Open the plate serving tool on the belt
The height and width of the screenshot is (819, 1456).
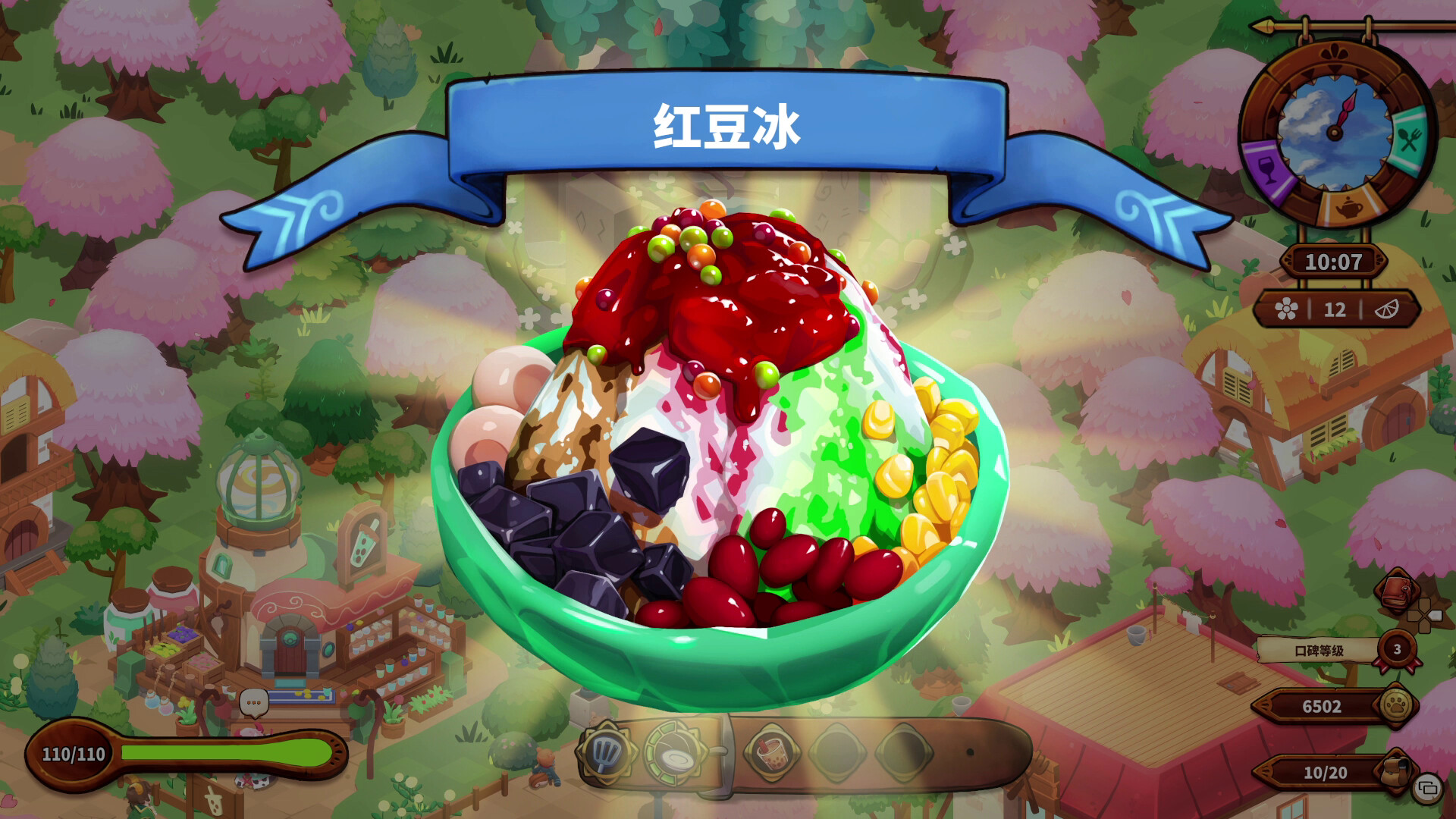(x=676, y=757)
